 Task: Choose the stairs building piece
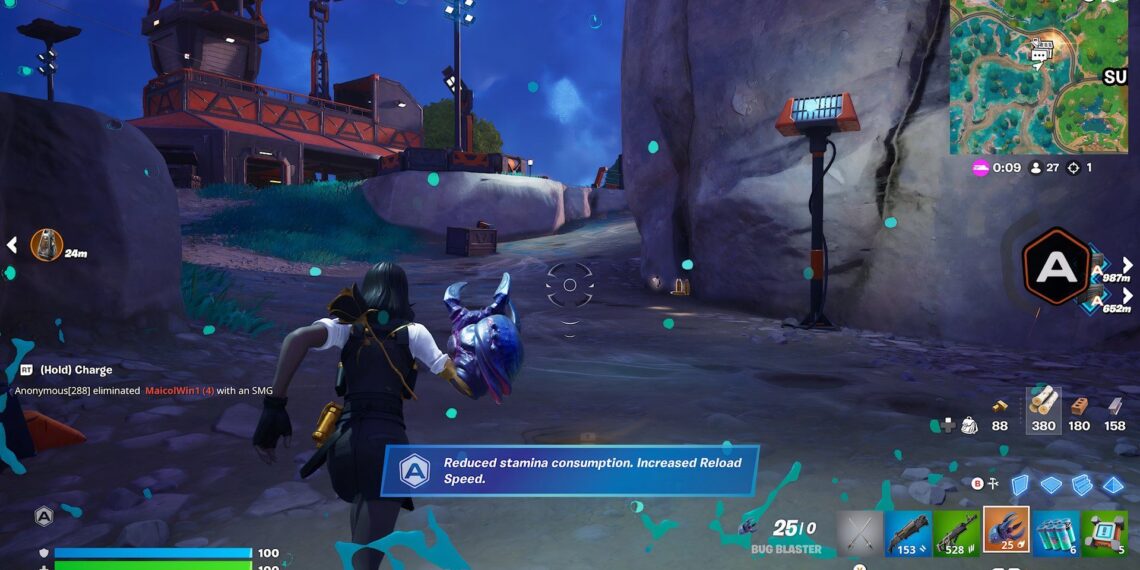pyautogui.click(x=1082, y=485)
